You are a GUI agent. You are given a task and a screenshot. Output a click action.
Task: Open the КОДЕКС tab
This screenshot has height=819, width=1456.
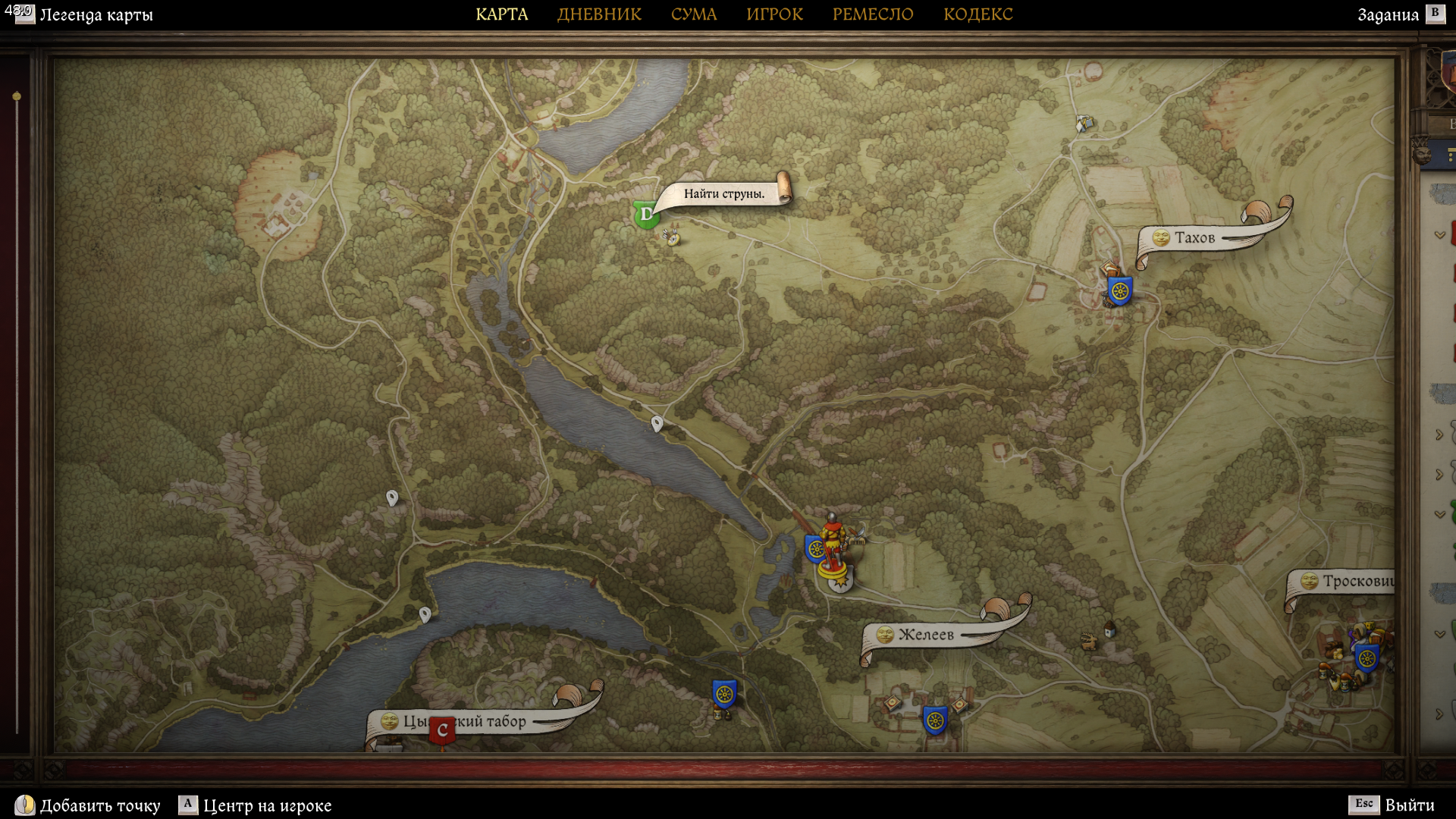(977, 14)
